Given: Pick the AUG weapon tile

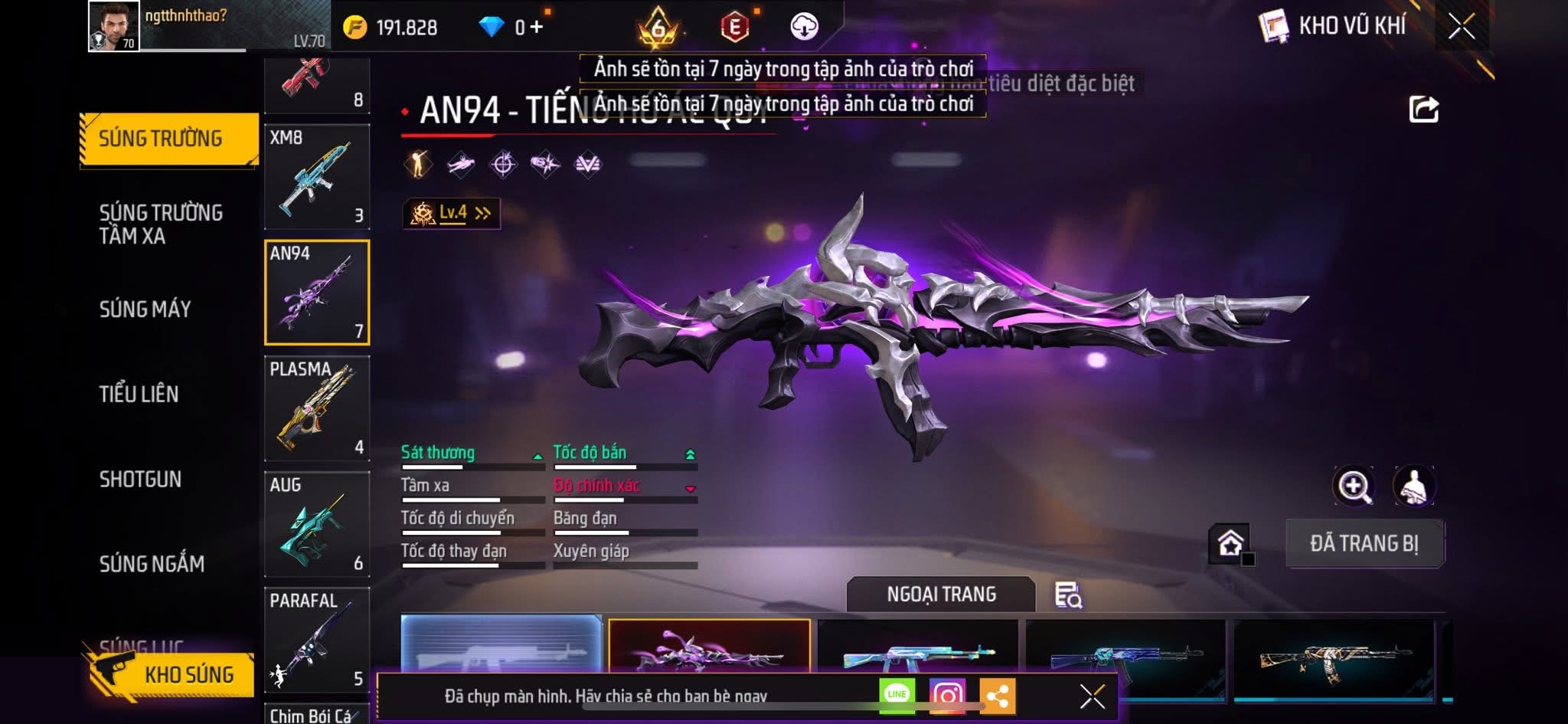Looking at the screenshot, I should (317, 524).
